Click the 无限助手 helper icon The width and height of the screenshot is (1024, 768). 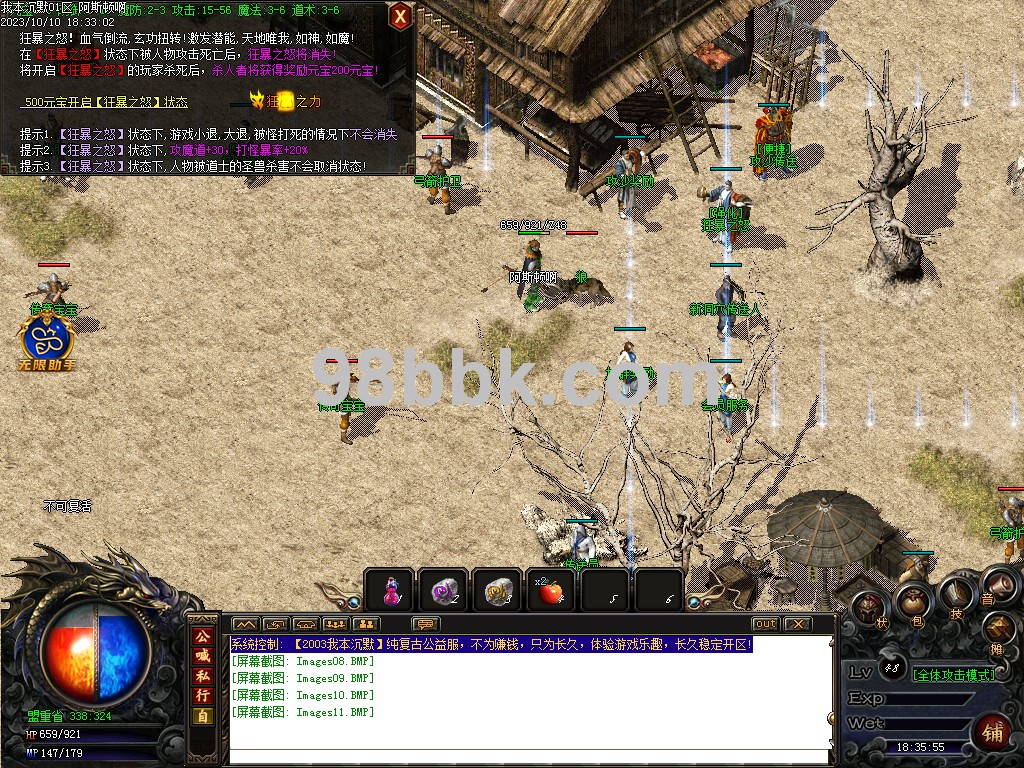[x=50, y=340]
